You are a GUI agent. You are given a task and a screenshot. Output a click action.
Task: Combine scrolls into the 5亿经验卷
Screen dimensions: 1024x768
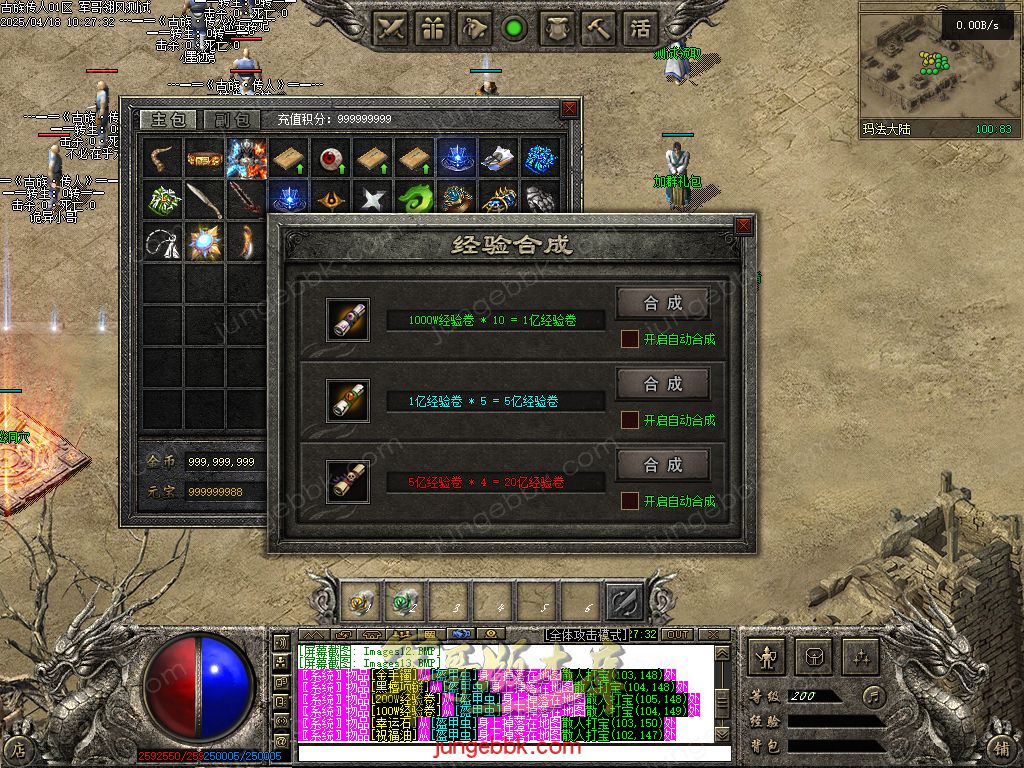click(x=662, y=384)
